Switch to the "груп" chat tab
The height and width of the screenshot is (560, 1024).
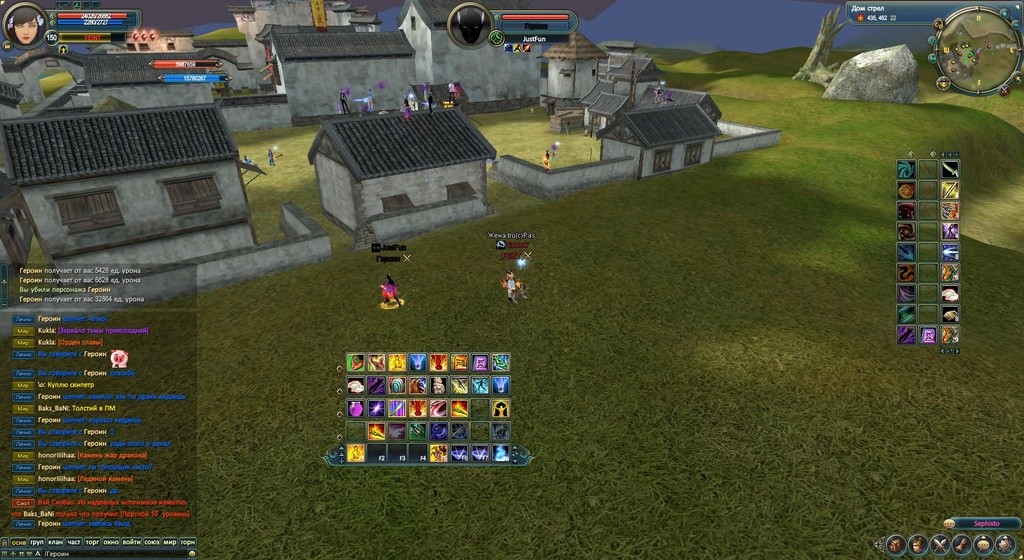point(37,542)
